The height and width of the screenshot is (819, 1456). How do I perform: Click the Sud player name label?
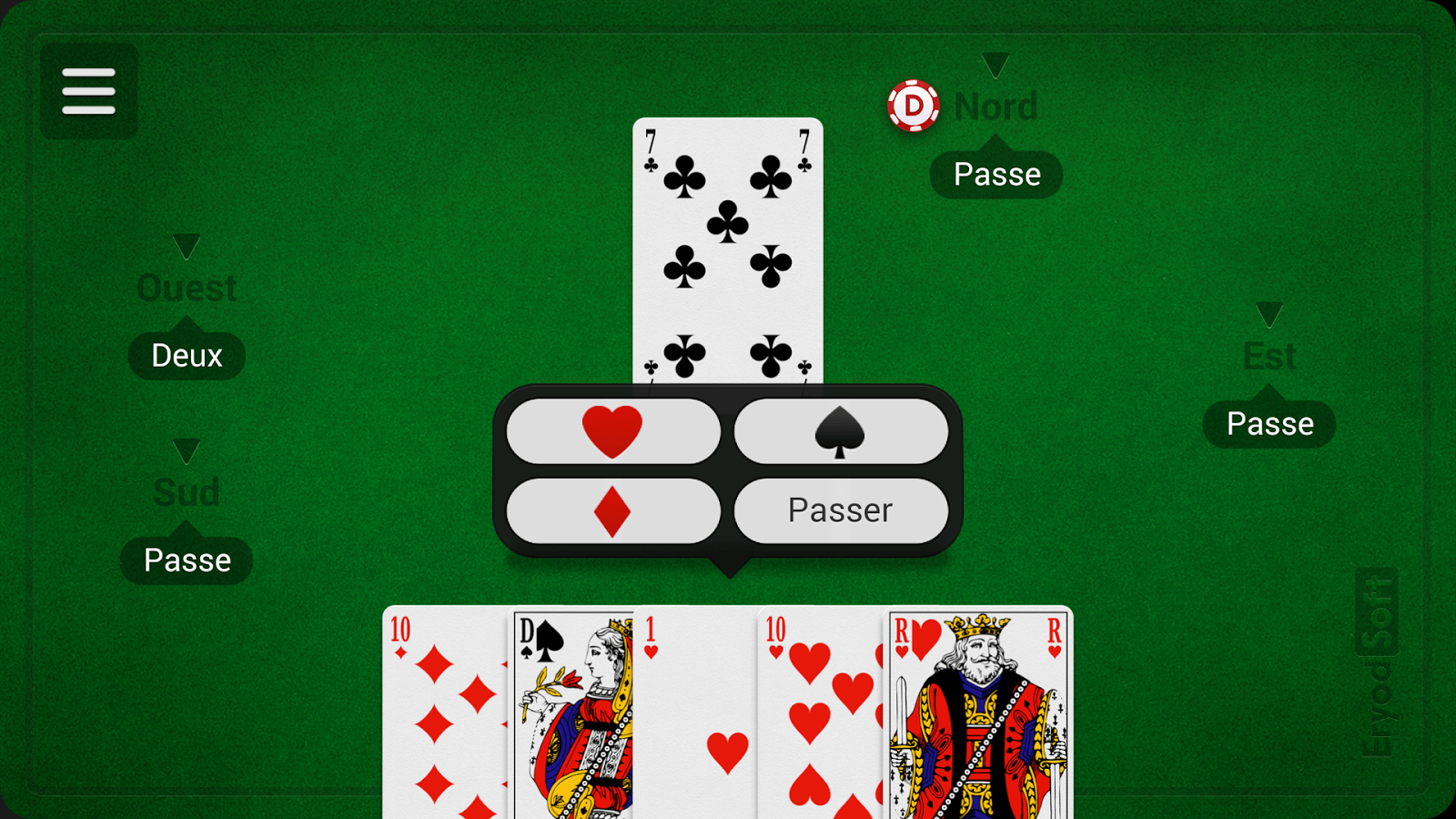tap(186, 491)
